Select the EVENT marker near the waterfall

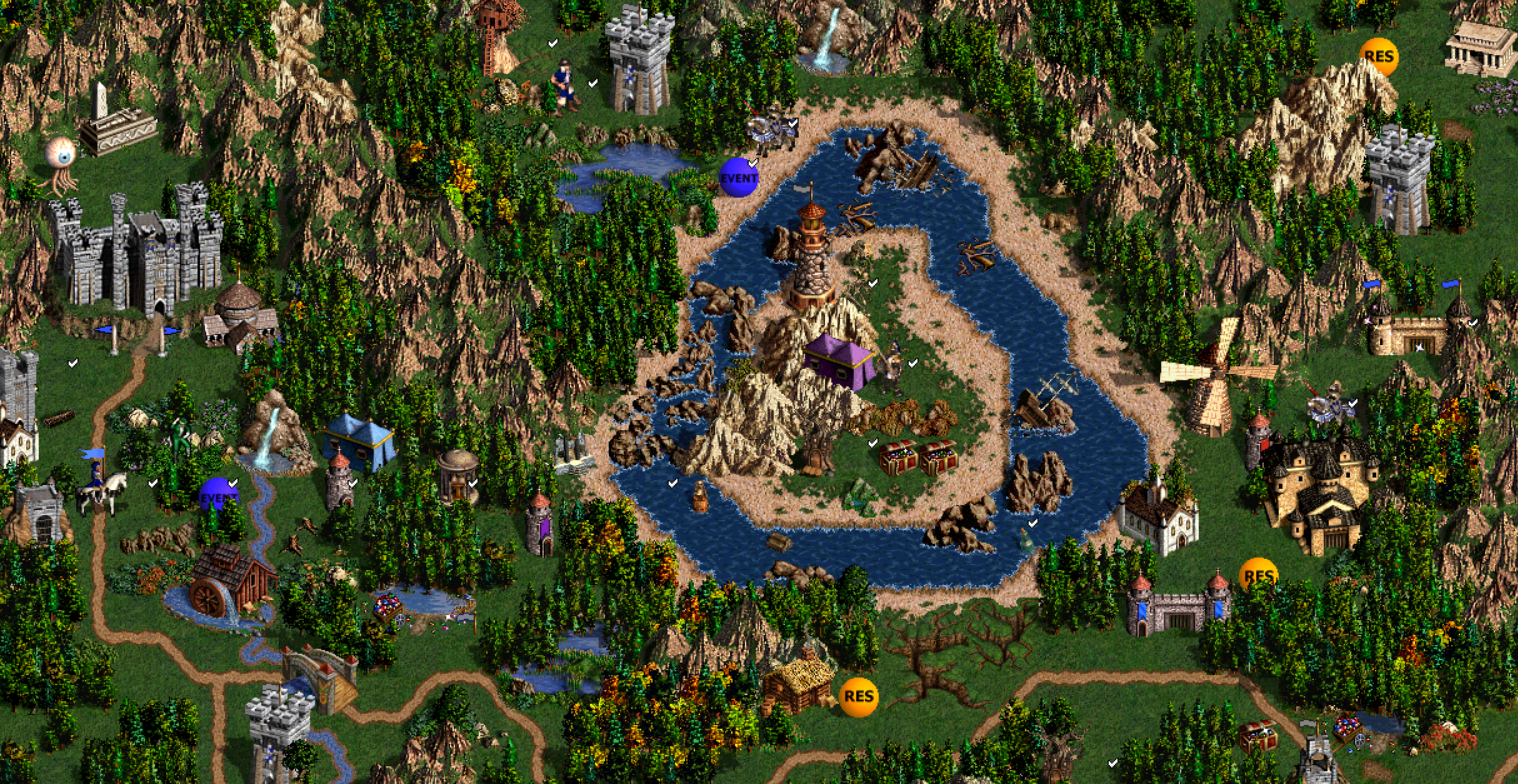pyautogui.click(x=218, y=496)
